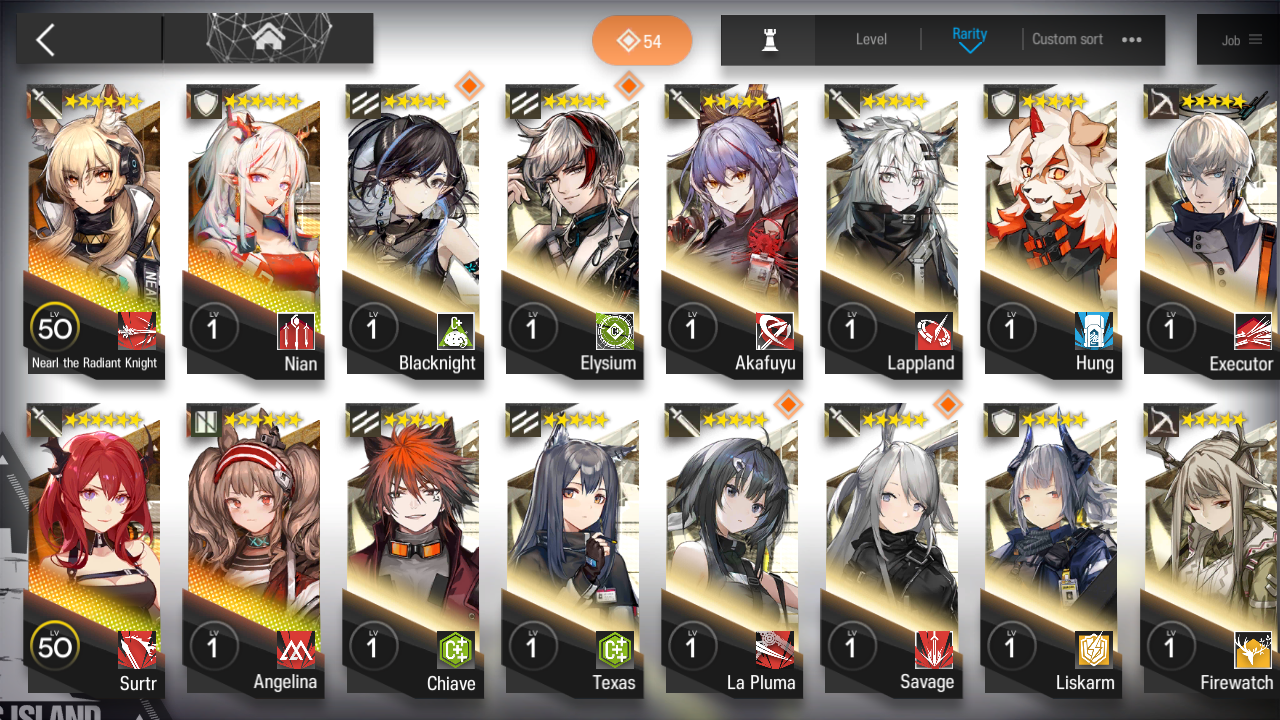Select Elysium's operator card

coord(572,230)
